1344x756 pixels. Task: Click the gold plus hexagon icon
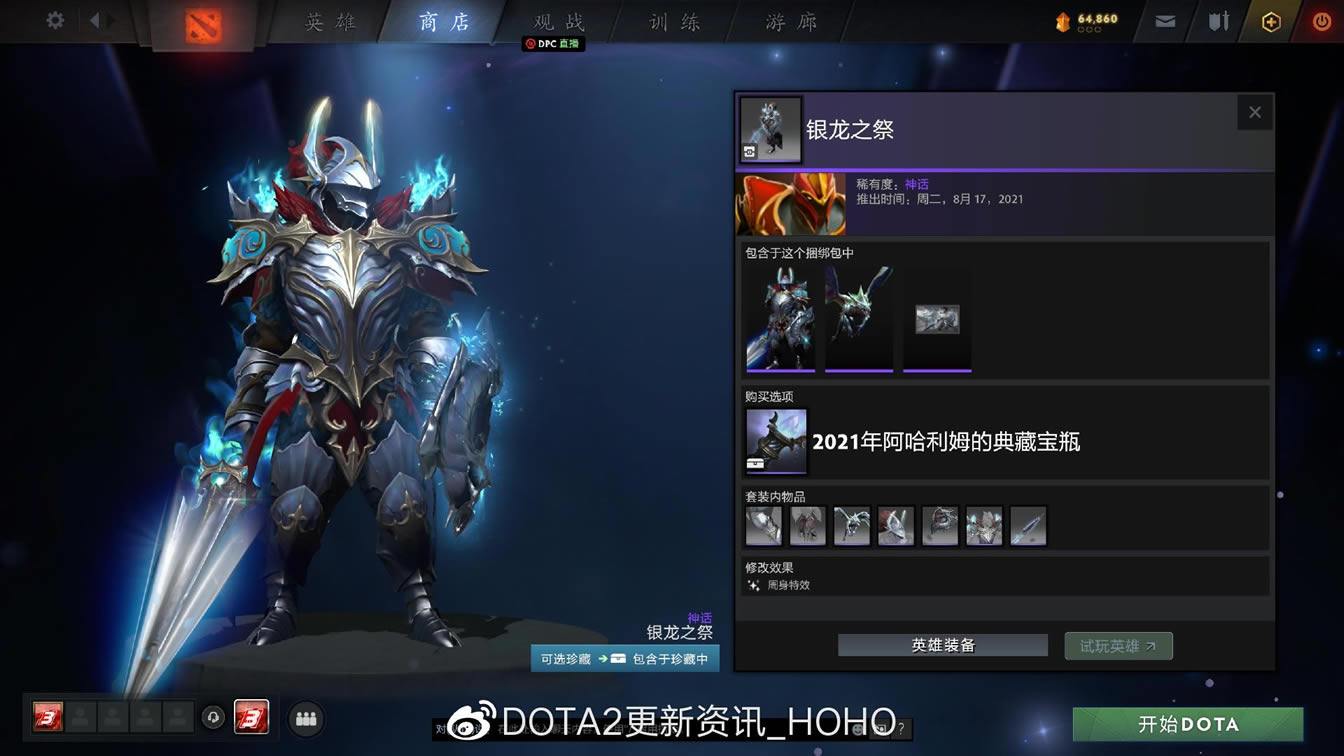[1272, 20]
